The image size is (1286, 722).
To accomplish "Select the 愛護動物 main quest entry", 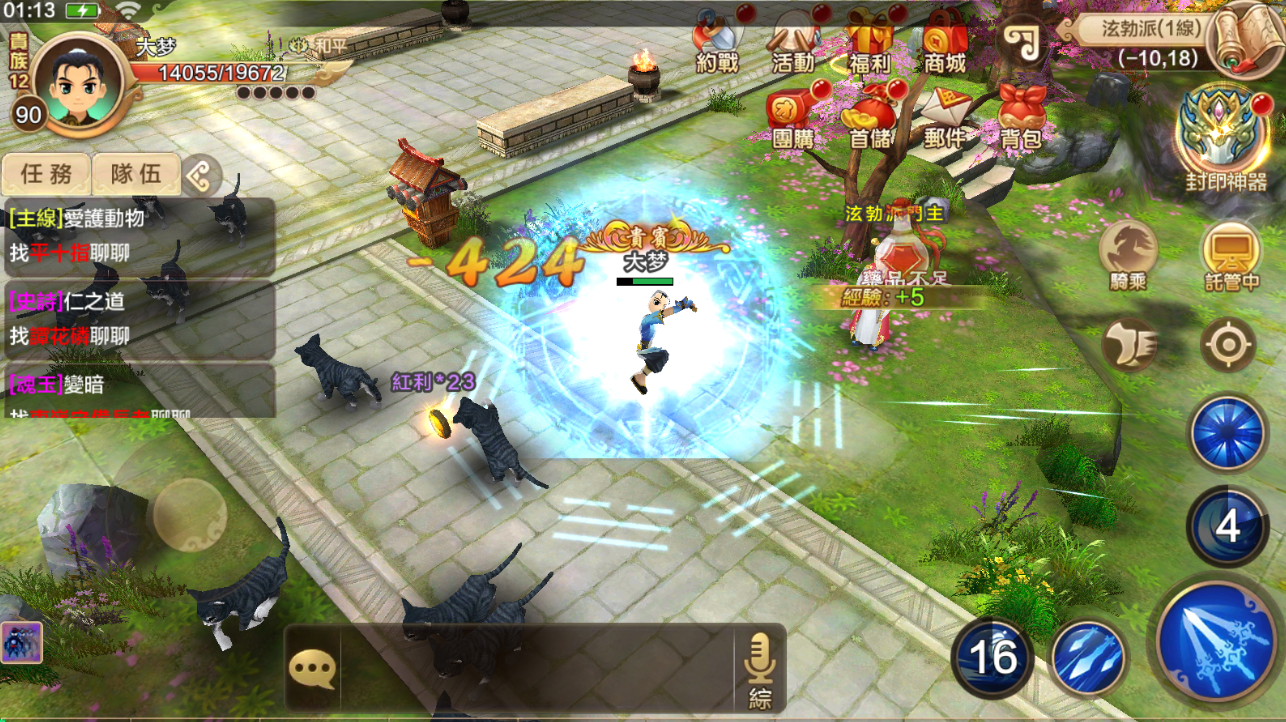I will click(138, 236).
